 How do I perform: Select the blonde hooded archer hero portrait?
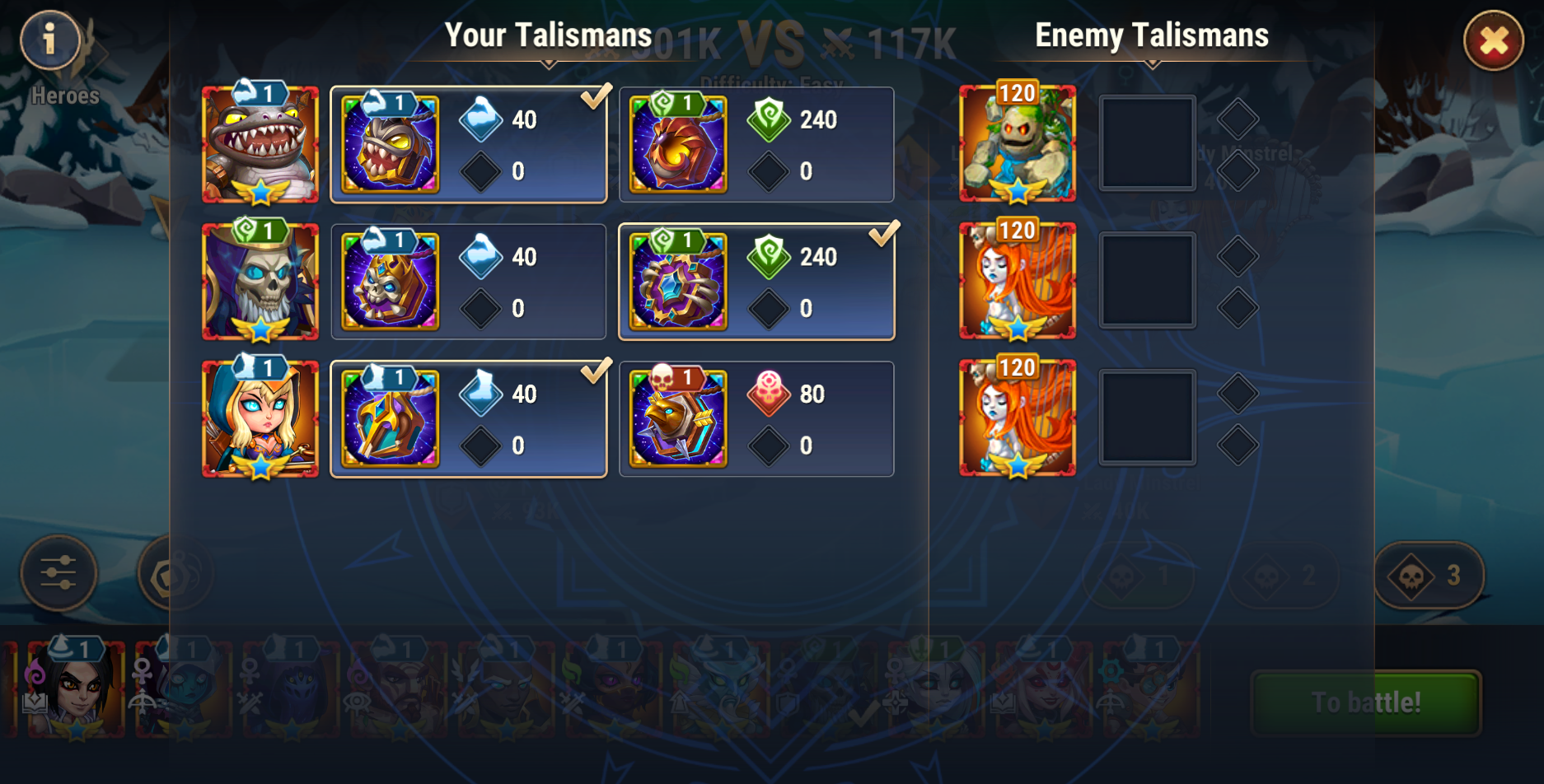260,419
